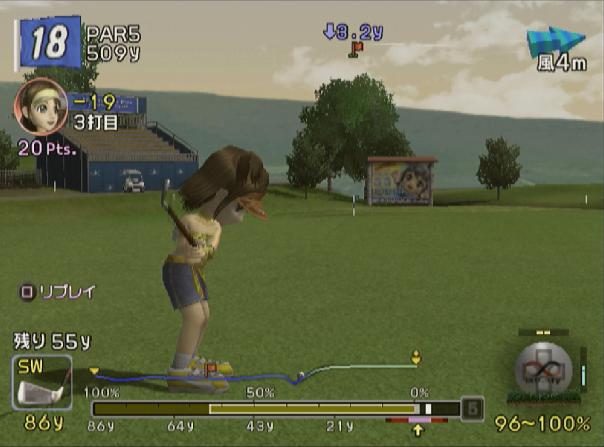Click the player character portrait

(41, 106)
